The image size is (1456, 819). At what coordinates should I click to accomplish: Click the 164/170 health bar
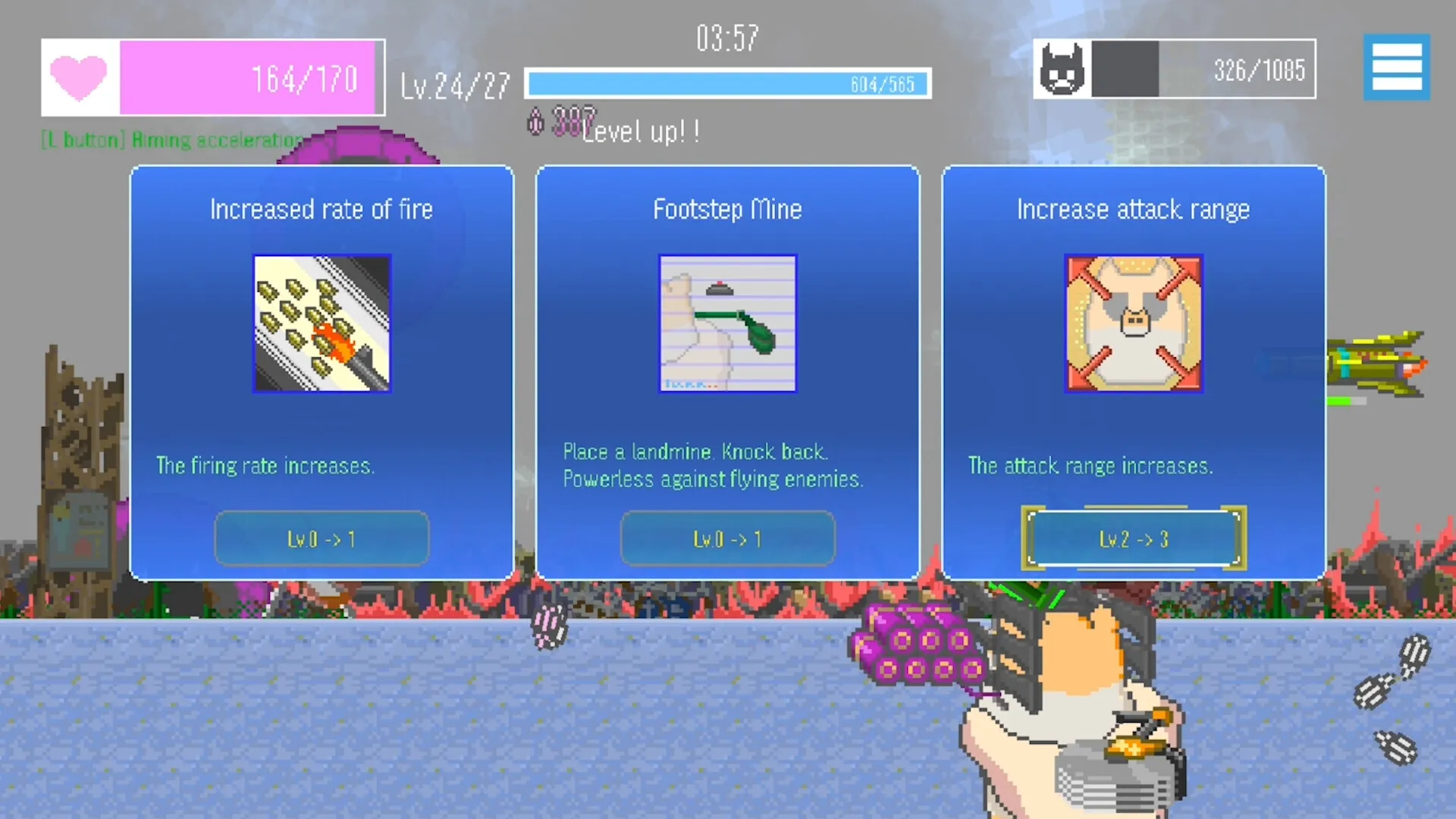pyautogui.click(x=250, y=77)
